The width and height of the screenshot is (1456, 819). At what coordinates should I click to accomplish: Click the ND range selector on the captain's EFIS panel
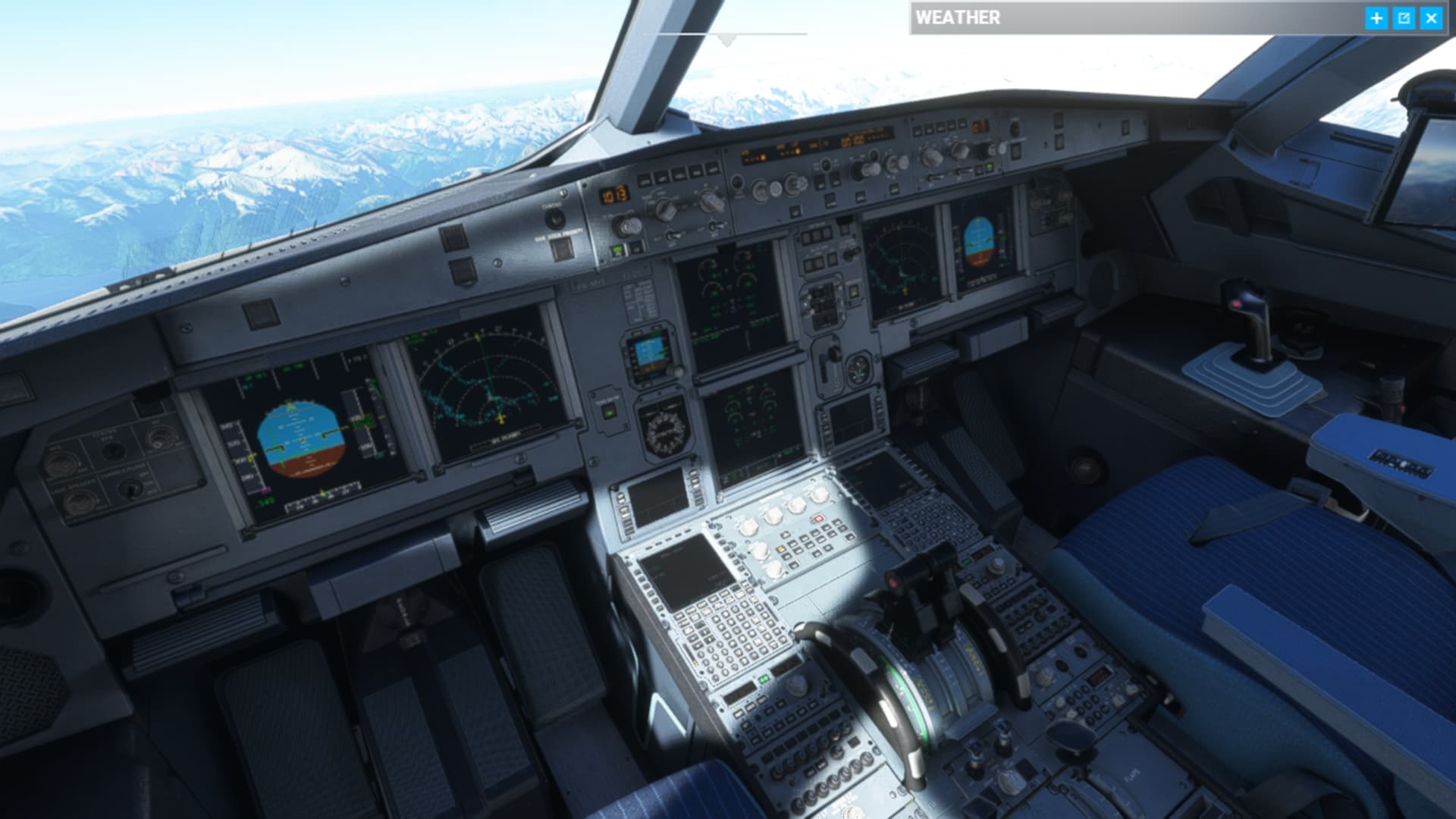tap(711, 202)
